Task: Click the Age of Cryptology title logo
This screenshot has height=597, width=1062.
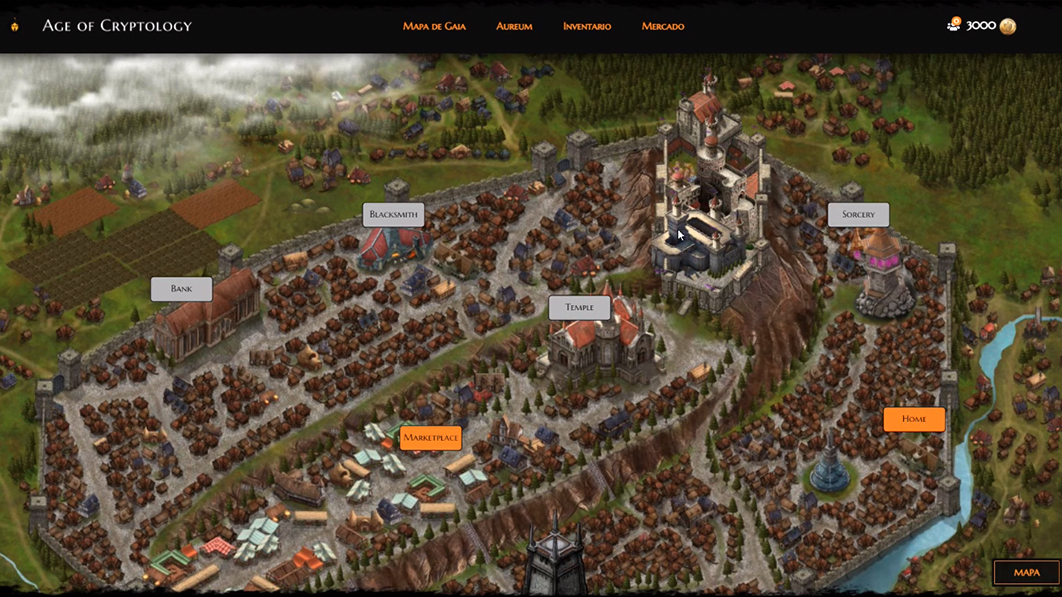Action: pyautogui.click(x=116, y=26)
